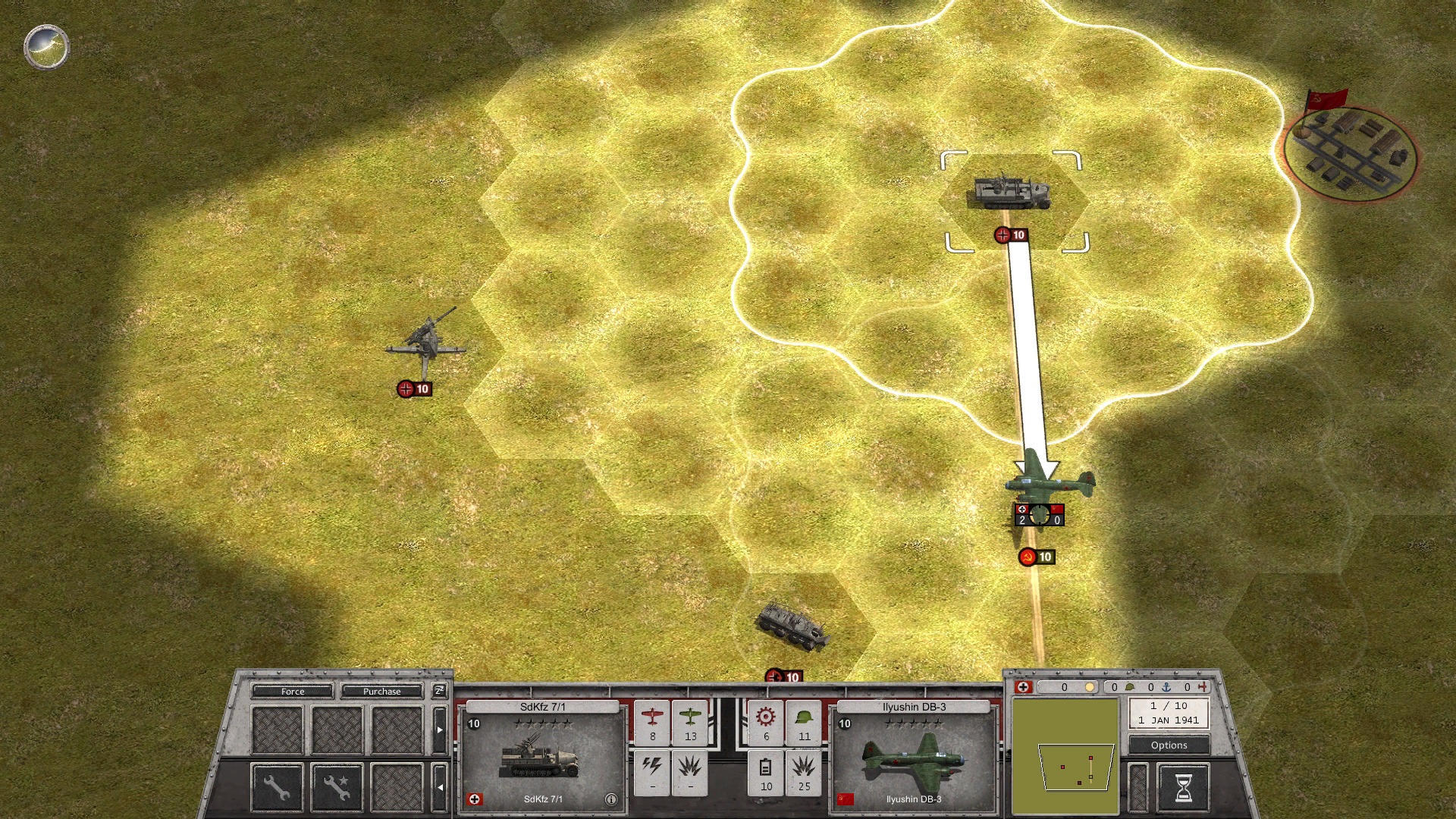This screenshot has width=1456, height=819.
Task: Open the Purchase tab
Action: pos(381,691)
